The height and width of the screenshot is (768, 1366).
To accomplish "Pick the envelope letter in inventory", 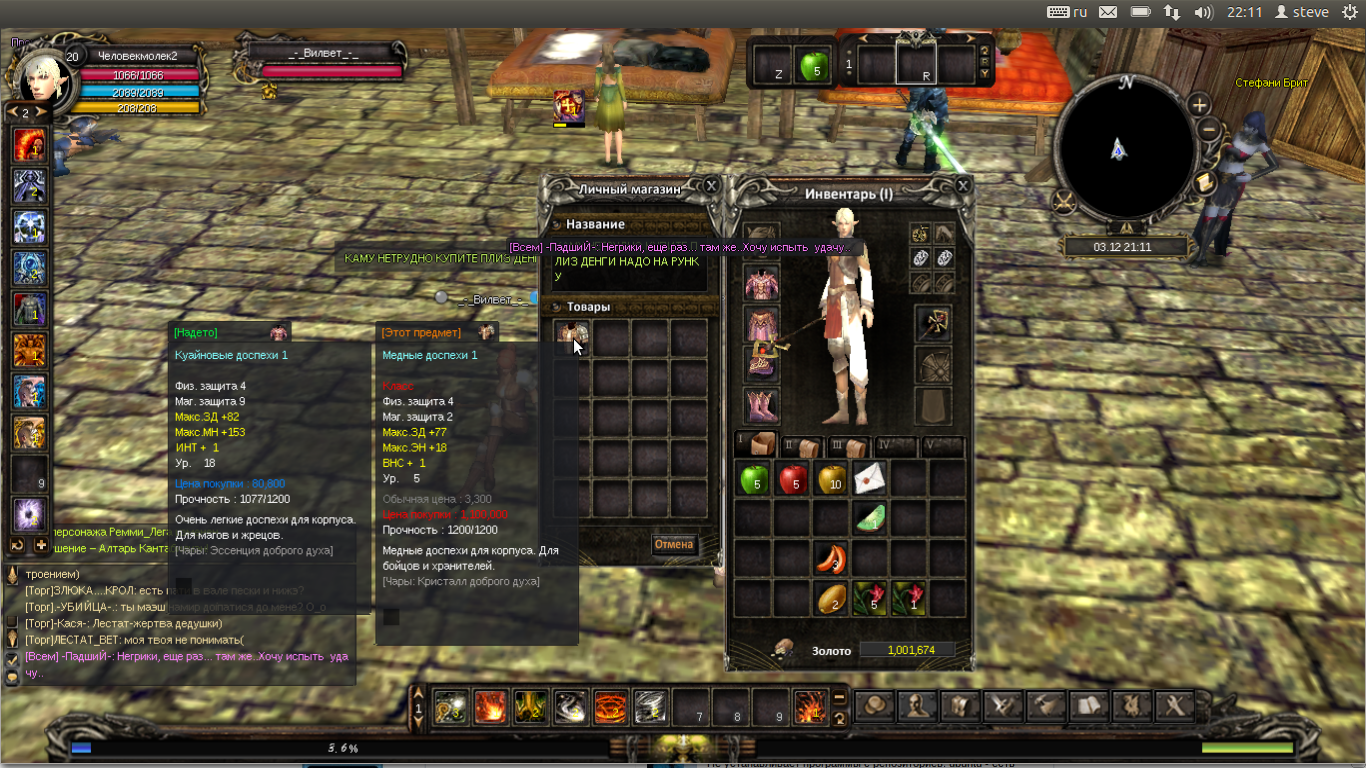I will point(870,478).
